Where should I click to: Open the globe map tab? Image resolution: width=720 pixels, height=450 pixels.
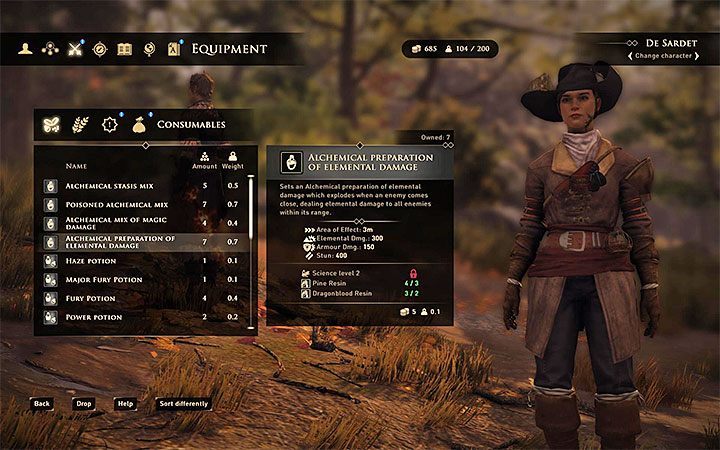[x=149, y=48]
